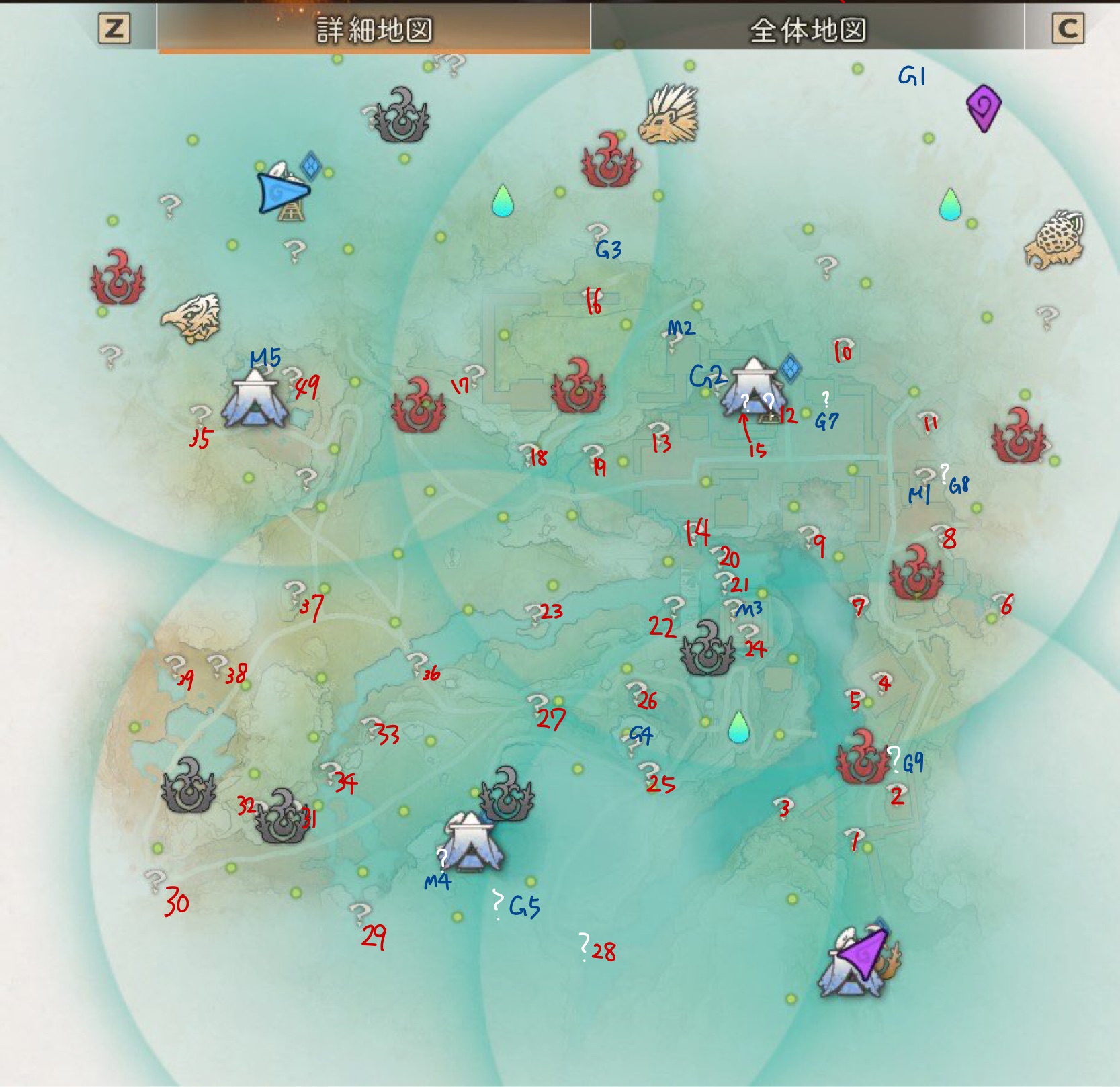1120x1087 pixels.
Task: Switch to the 詳細地図 tab
Action: [374, 29]
